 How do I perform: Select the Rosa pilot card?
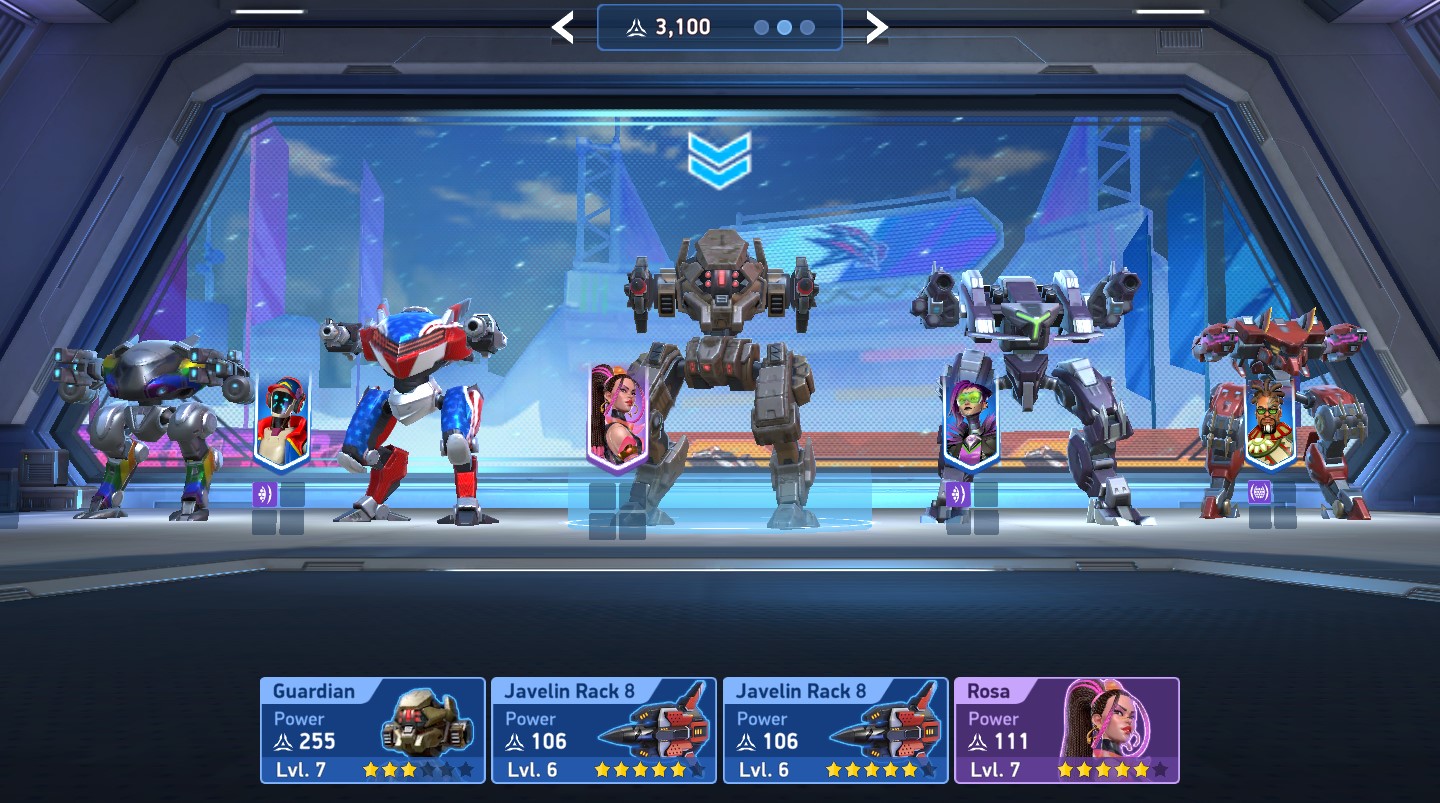click(1066, 730)
